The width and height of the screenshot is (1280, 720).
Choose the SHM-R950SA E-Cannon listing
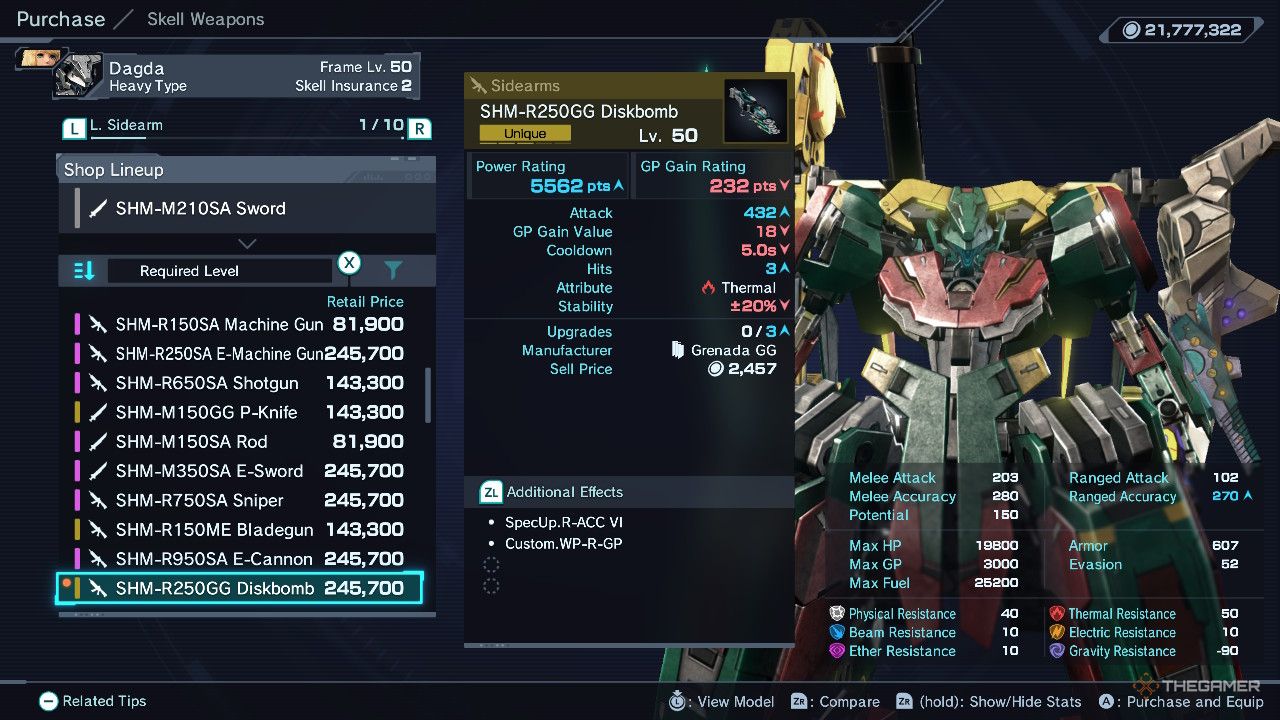pyautogui.click(x=240, y=559)
